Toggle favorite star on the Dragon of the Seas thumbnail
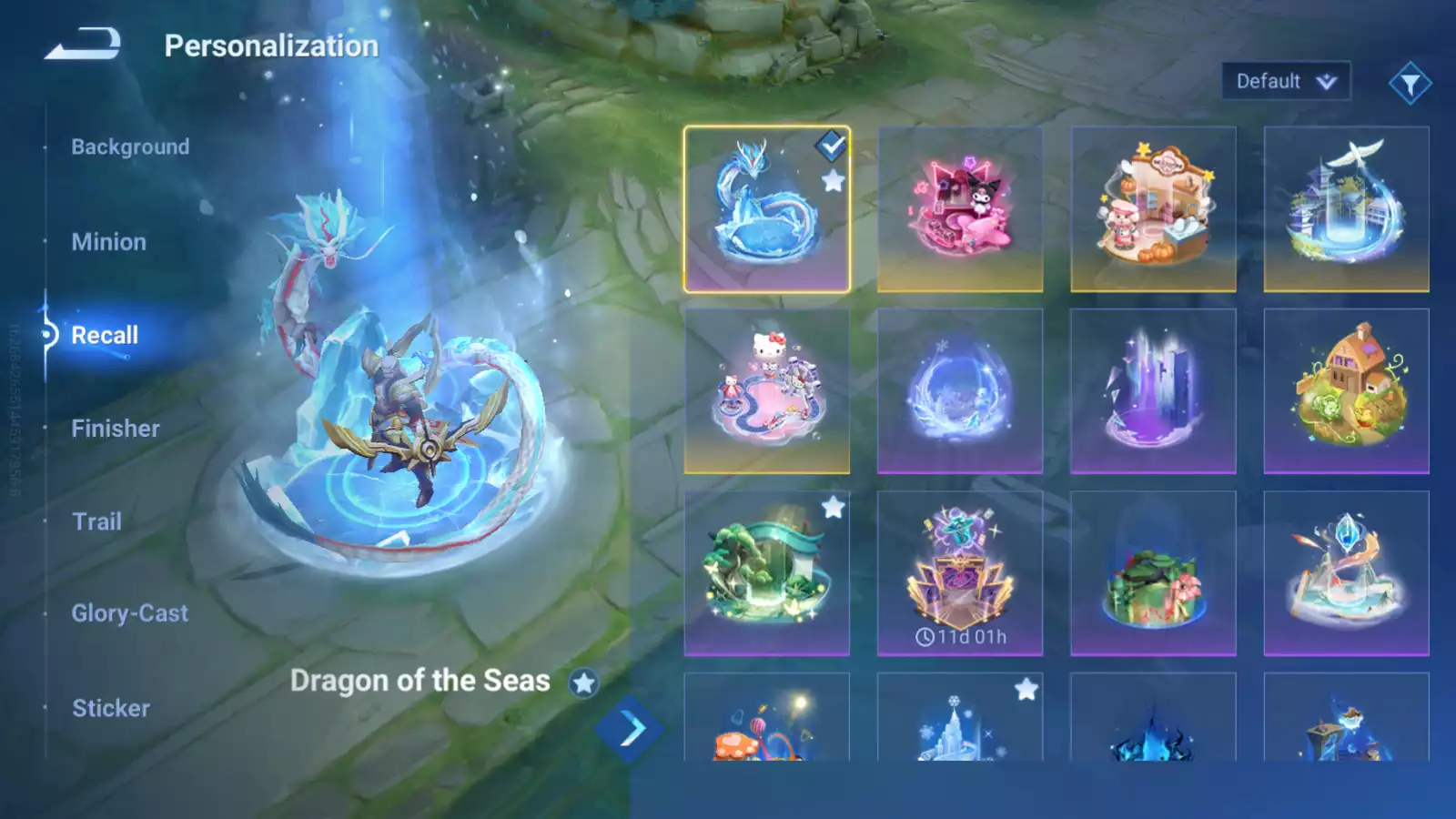The image size is (1456, 819). 831,178
